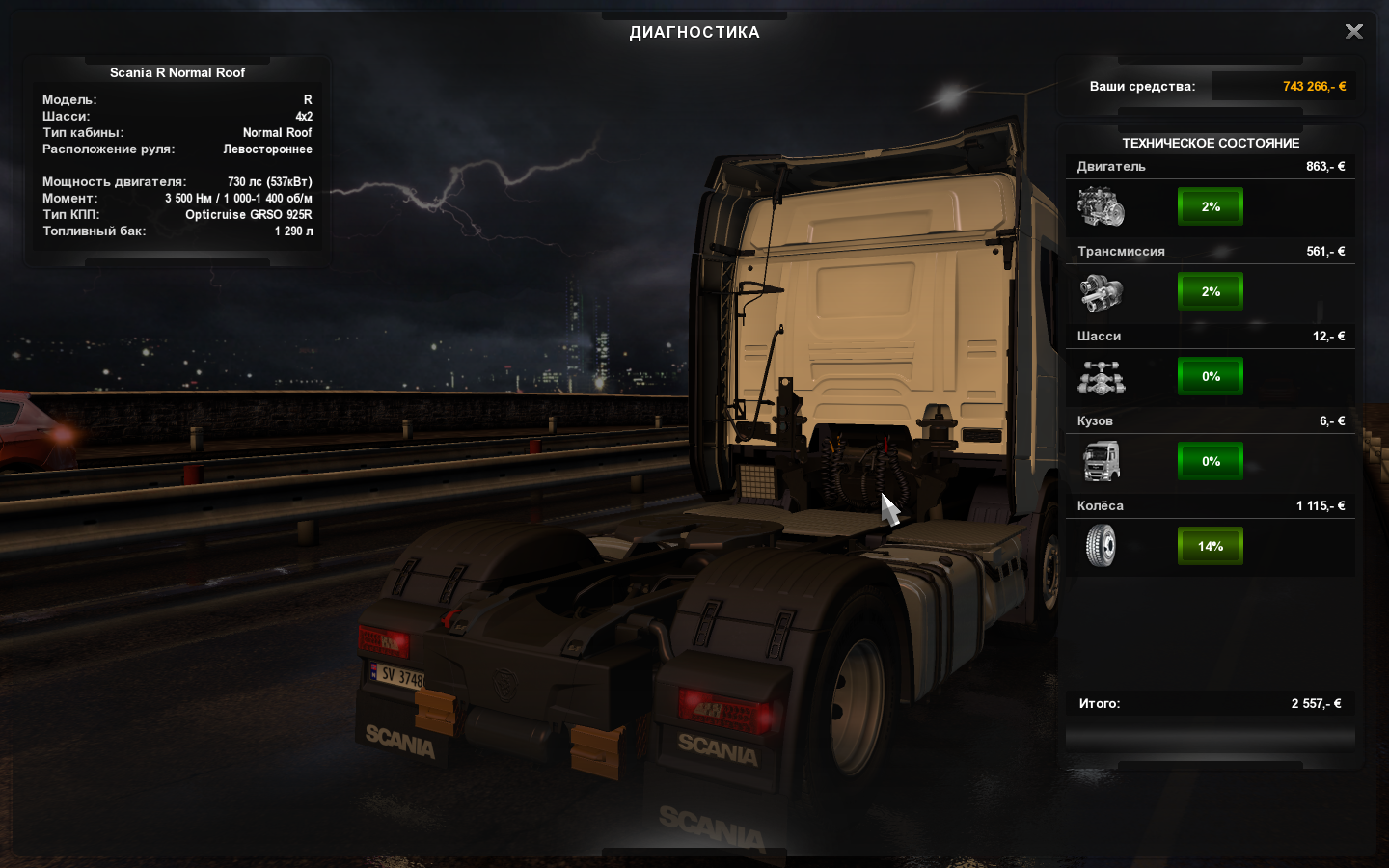Screen dimensions: 1389x868
Task: Pick the white truck cabin icon
Action: (x=1101, y=461)
